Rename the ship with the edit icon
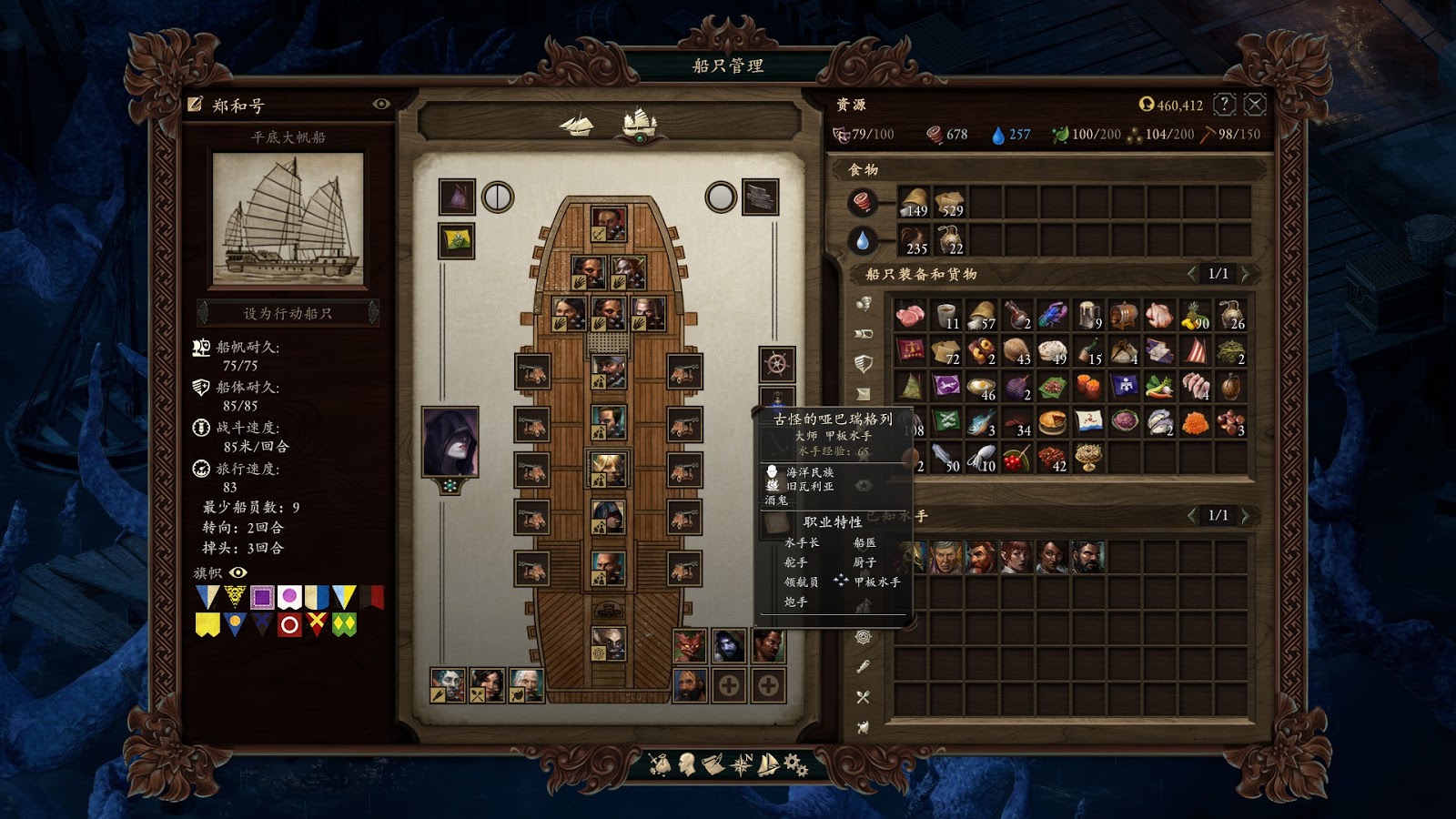This screenshot has width=1456, height=819. tap(195, 105)
